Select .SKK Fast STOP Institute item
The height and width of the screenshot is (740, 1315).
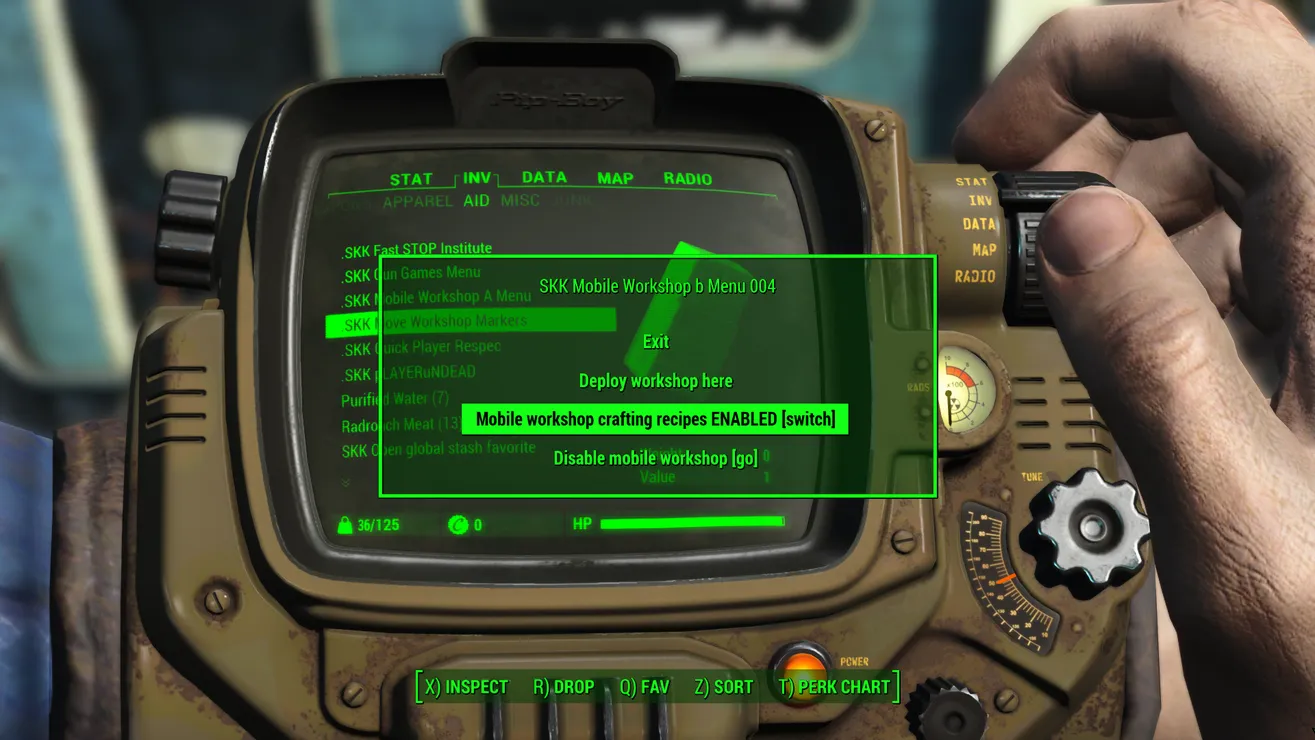click(417, 249)
